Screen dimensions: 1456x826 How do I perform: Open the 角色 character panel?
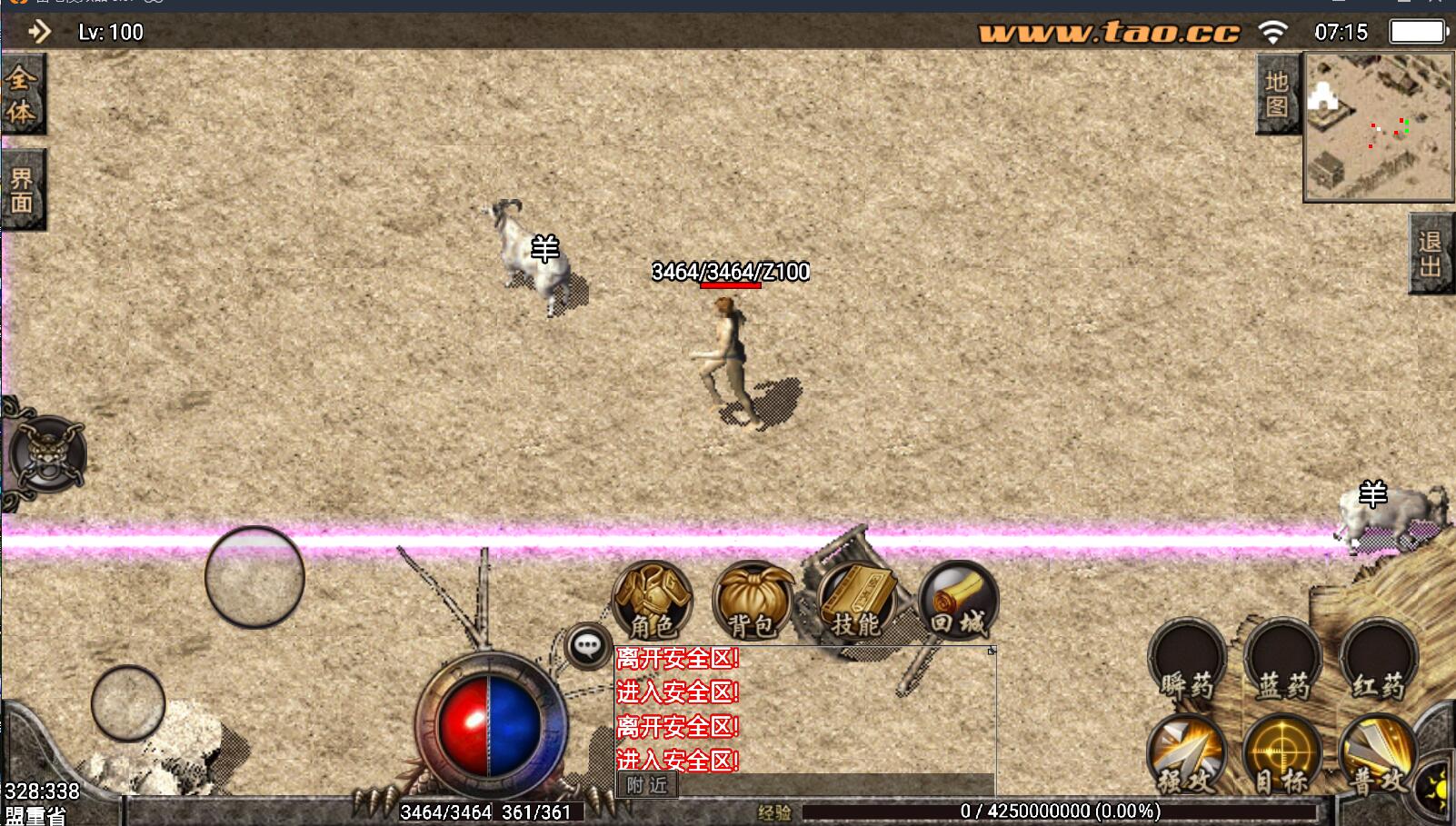pos(652,600)
